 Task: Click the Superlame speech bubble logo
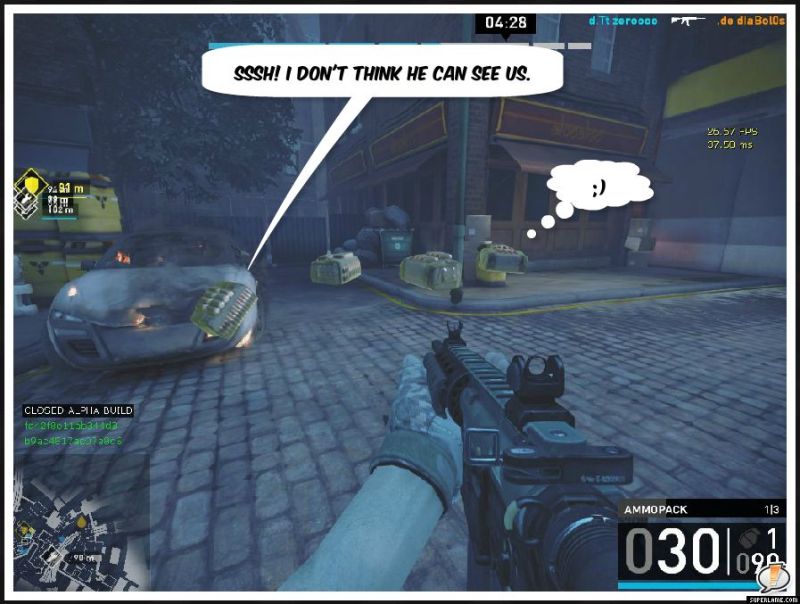tap(773, 579)
